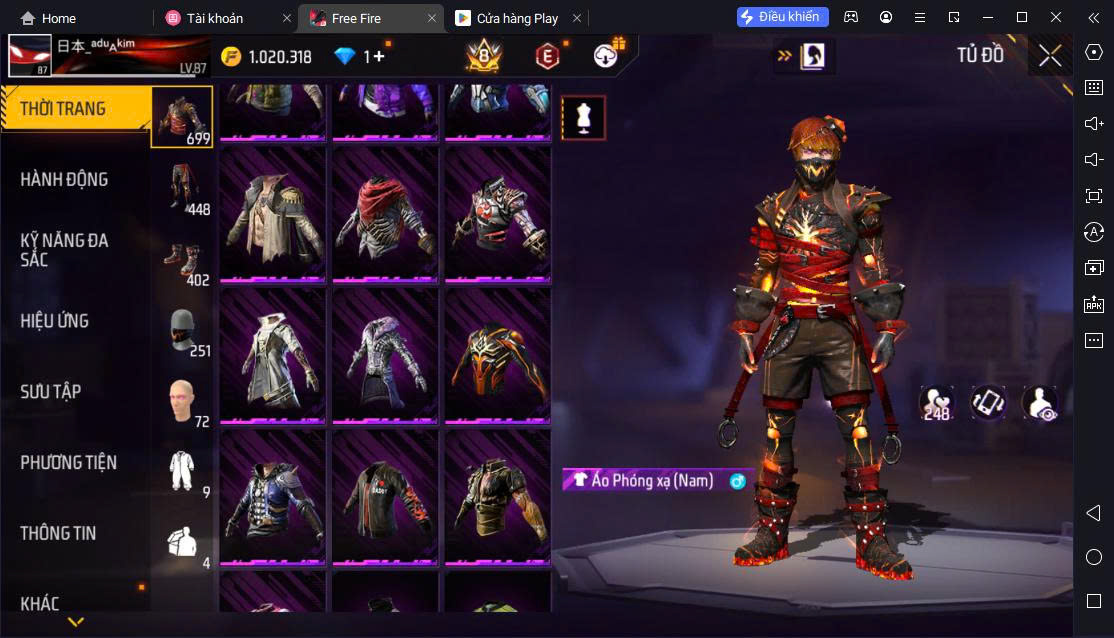Add diamonds using the plus button
This screenshot has width=1114, height=638.
coord(379,57)
